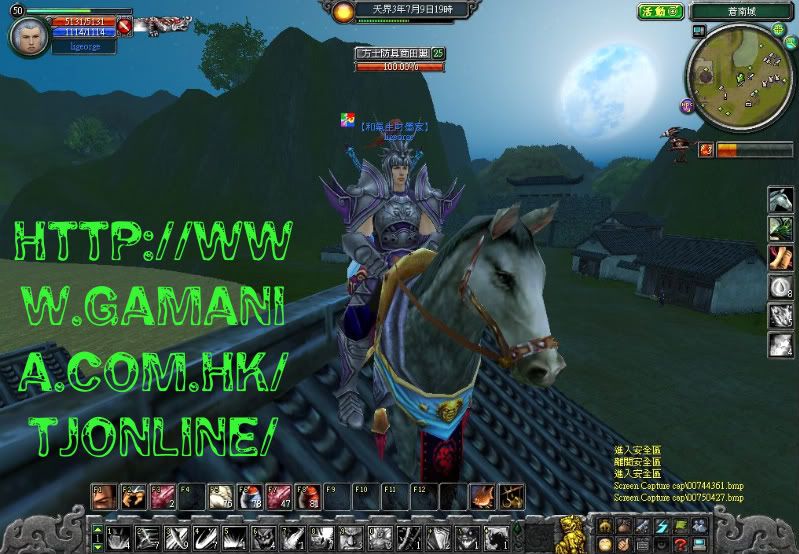
Task: Click the golden lion emblem on the bottom bar
Action: [571, 529]
